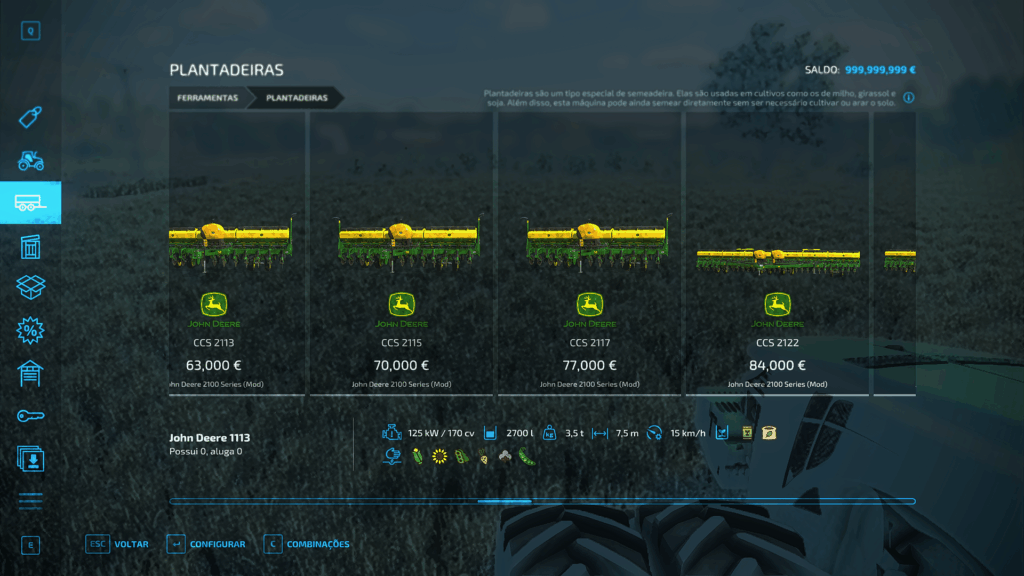This screenshot has width=1024, height=576.
Task: Click the Plantadeiras breadcrumb
Action: tap(296, 98)
